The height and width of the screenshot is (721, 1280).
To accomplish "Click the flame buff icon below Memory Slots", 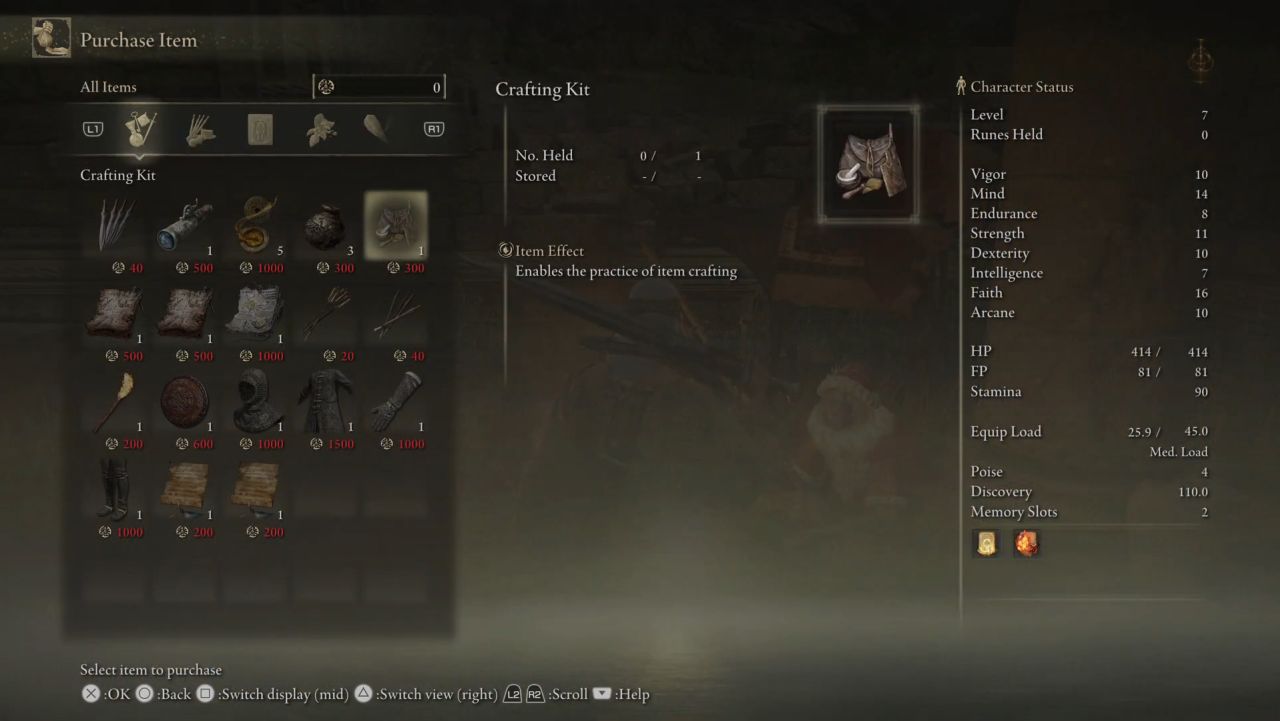I will [x=1026, y=543].
